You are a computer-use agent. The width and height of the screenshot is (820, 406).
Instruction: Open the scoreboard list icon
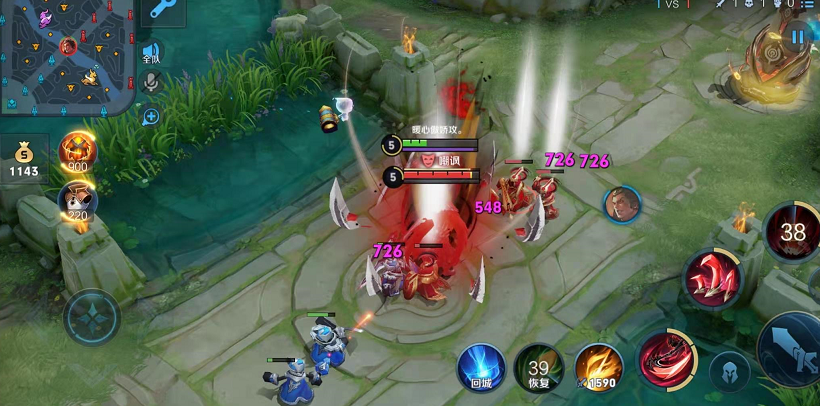click(x=807, y=5)
